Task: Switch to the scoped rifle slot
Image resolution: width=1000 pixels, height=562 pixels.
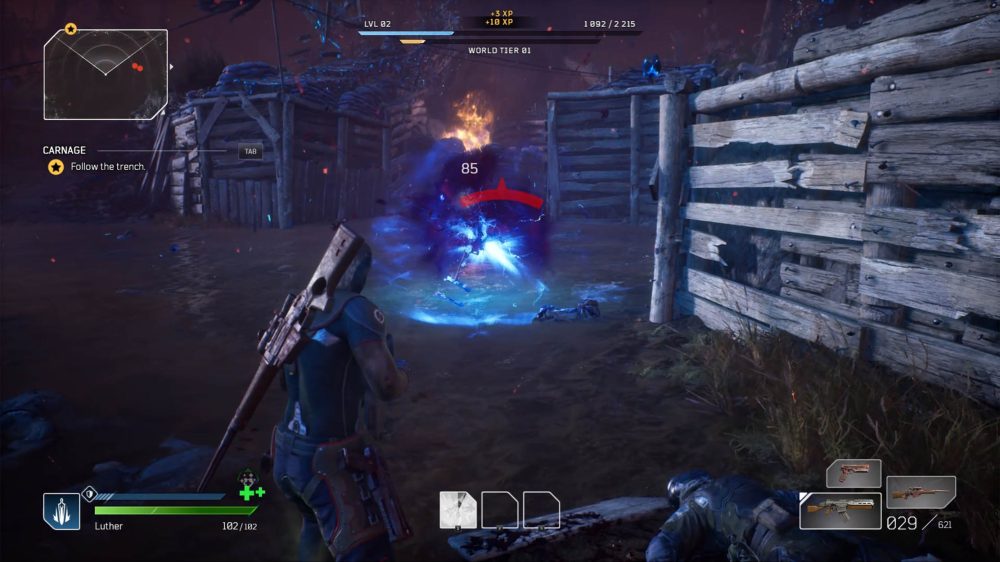Action: point(920,492)
